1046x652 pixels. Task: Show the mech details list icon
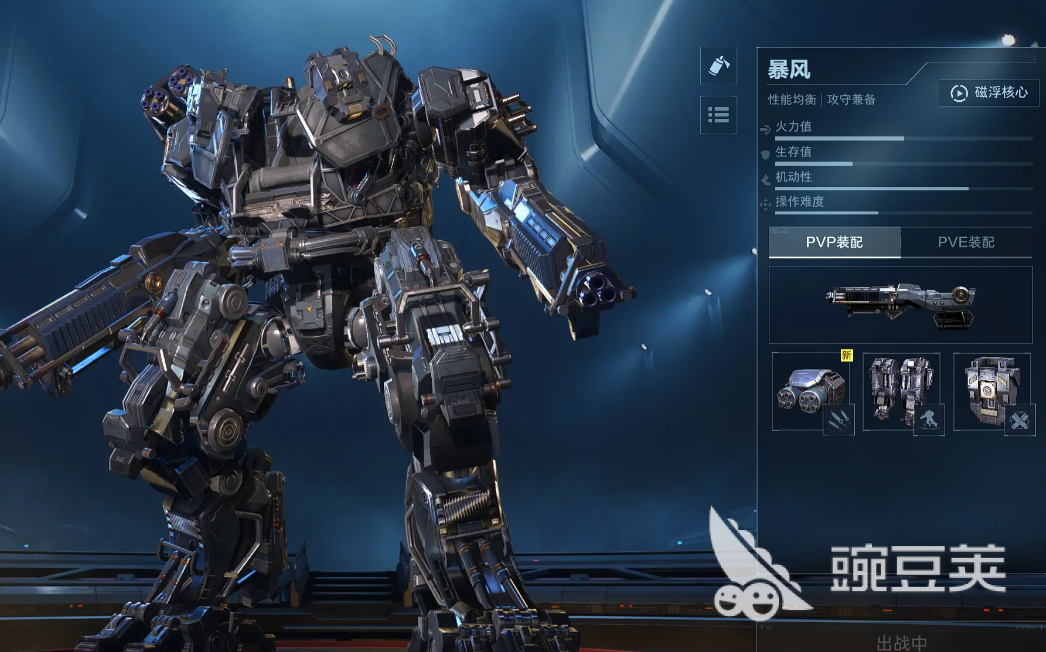pos(718,115)
